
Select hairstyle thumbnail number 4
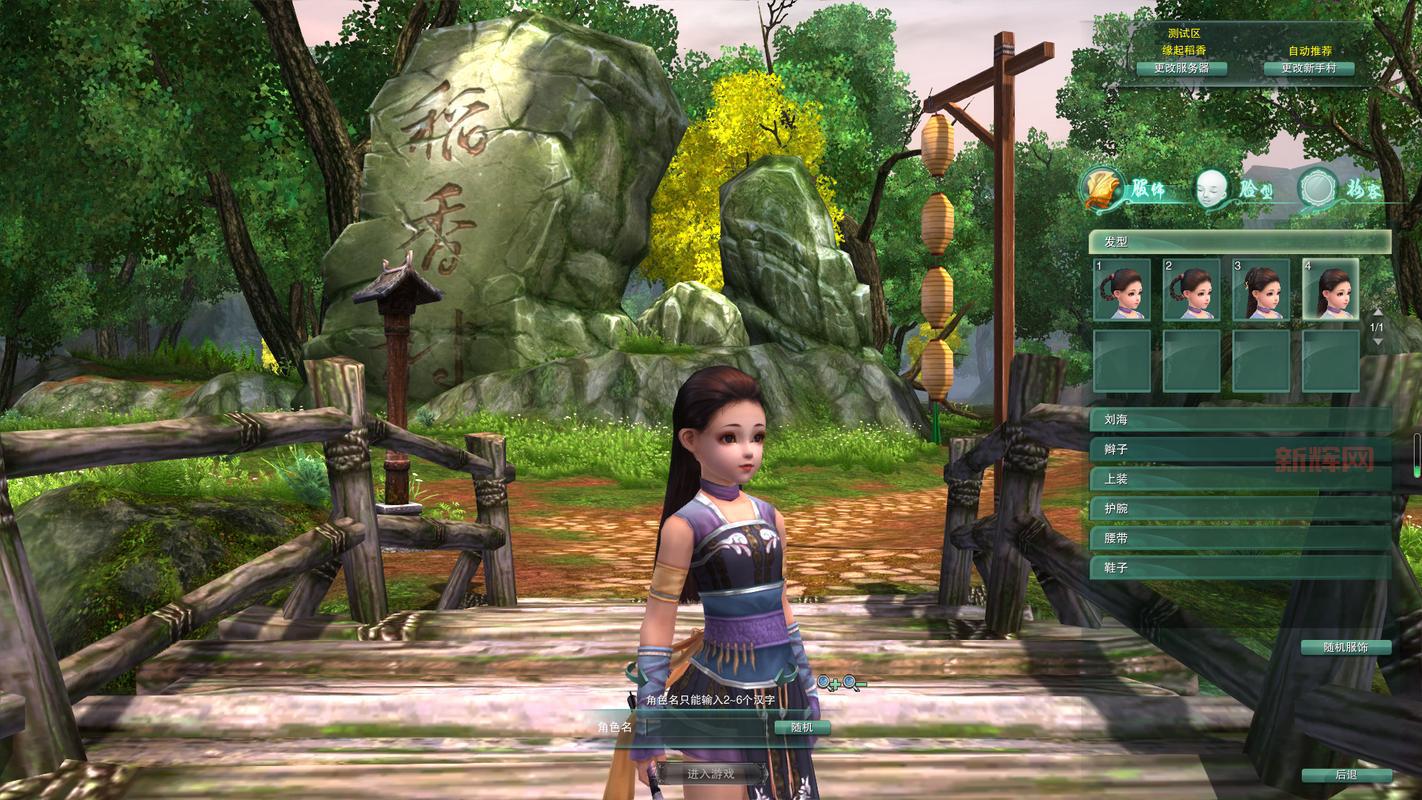1331,289
